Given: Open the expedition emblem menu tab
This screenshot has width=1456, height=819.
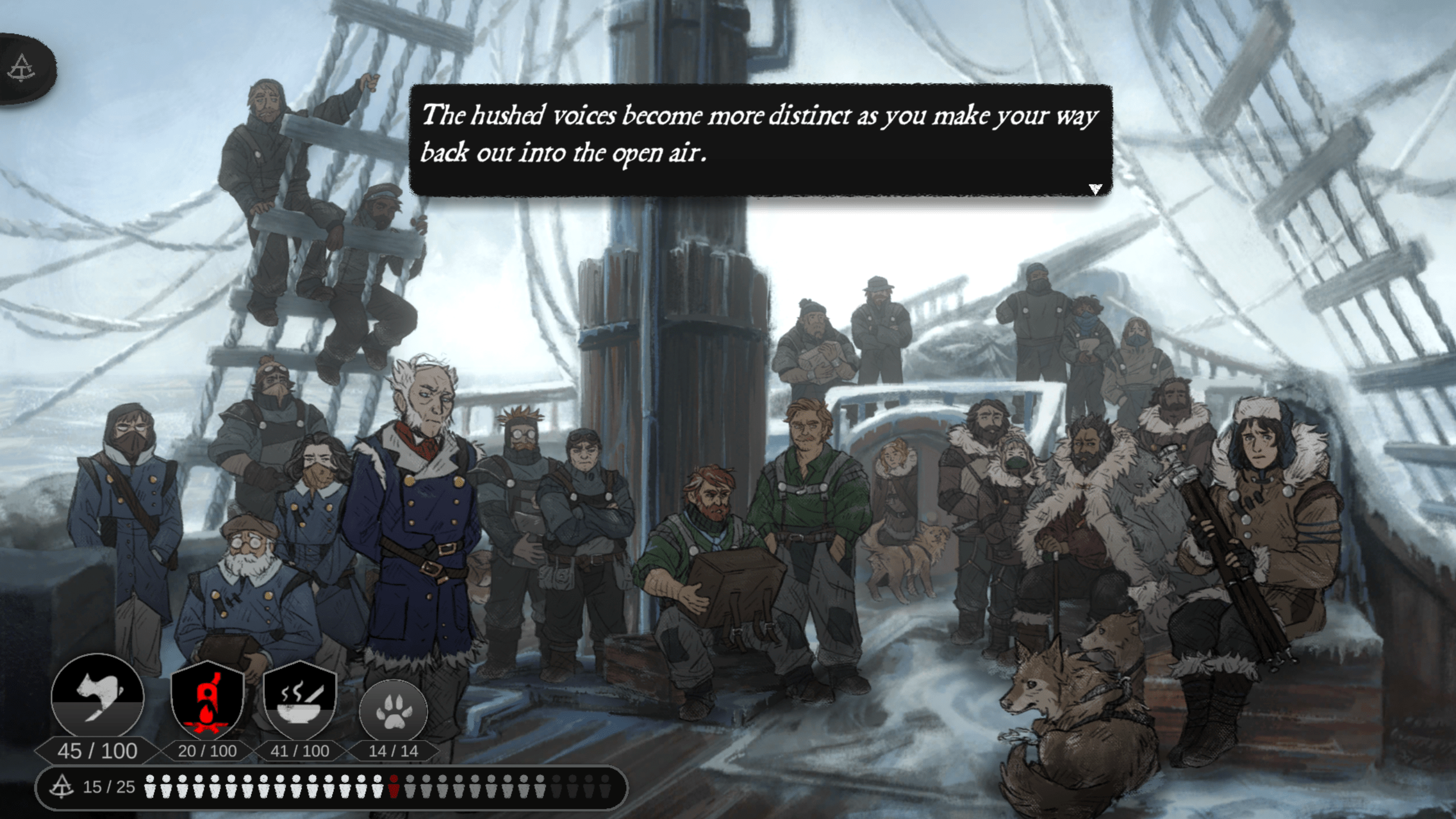Looking at the screenshot, I should [23, 68].
